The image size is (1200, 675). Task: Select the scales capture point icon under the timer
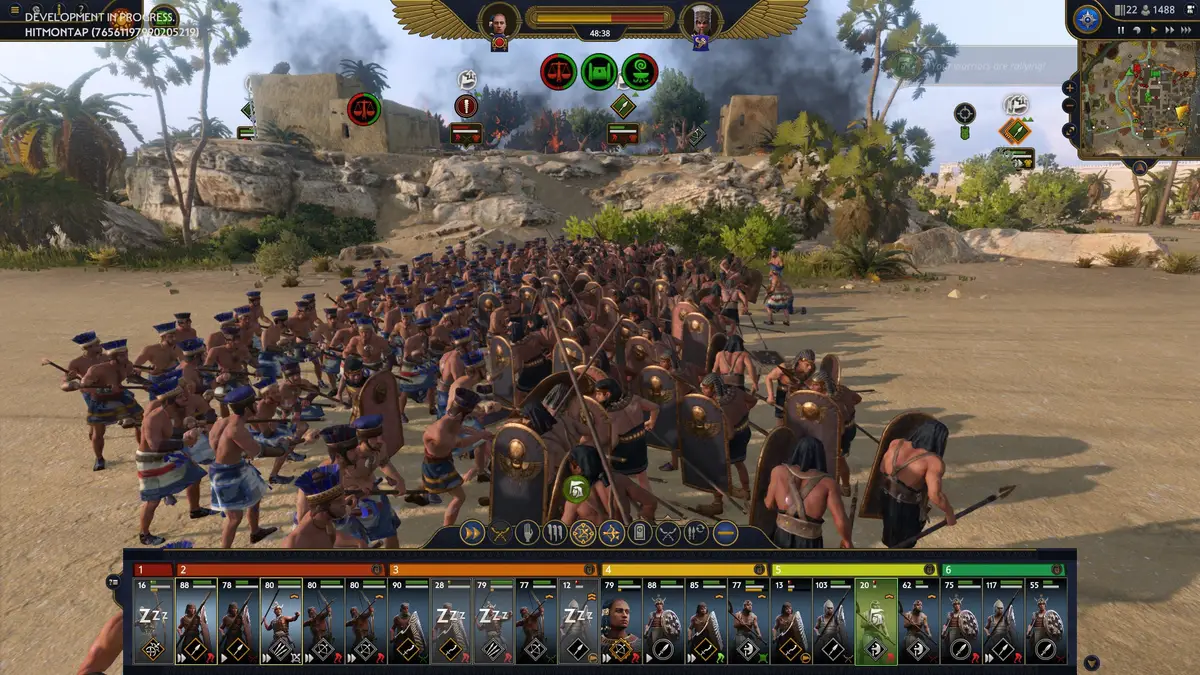[558, 72]
